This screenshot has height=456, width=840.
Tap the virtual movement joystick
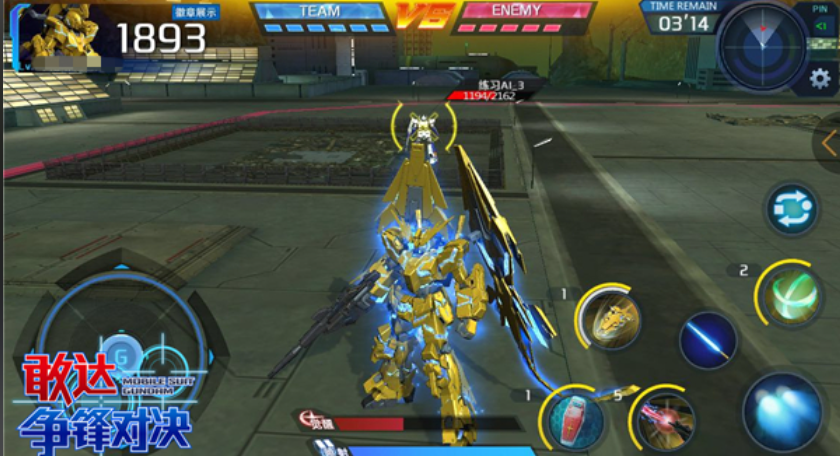click(x=122, y=351)
